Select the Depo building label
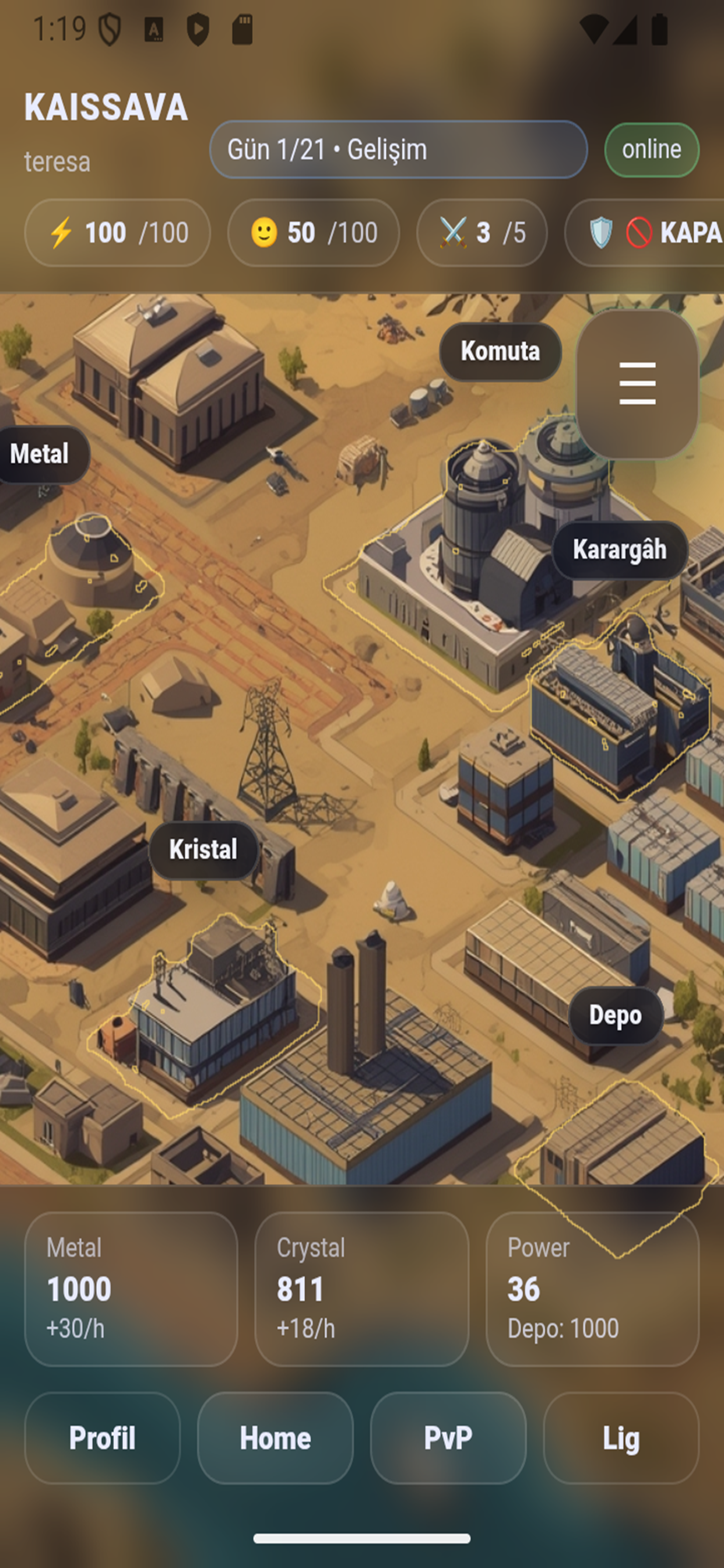 click(x=615, y=1016)
